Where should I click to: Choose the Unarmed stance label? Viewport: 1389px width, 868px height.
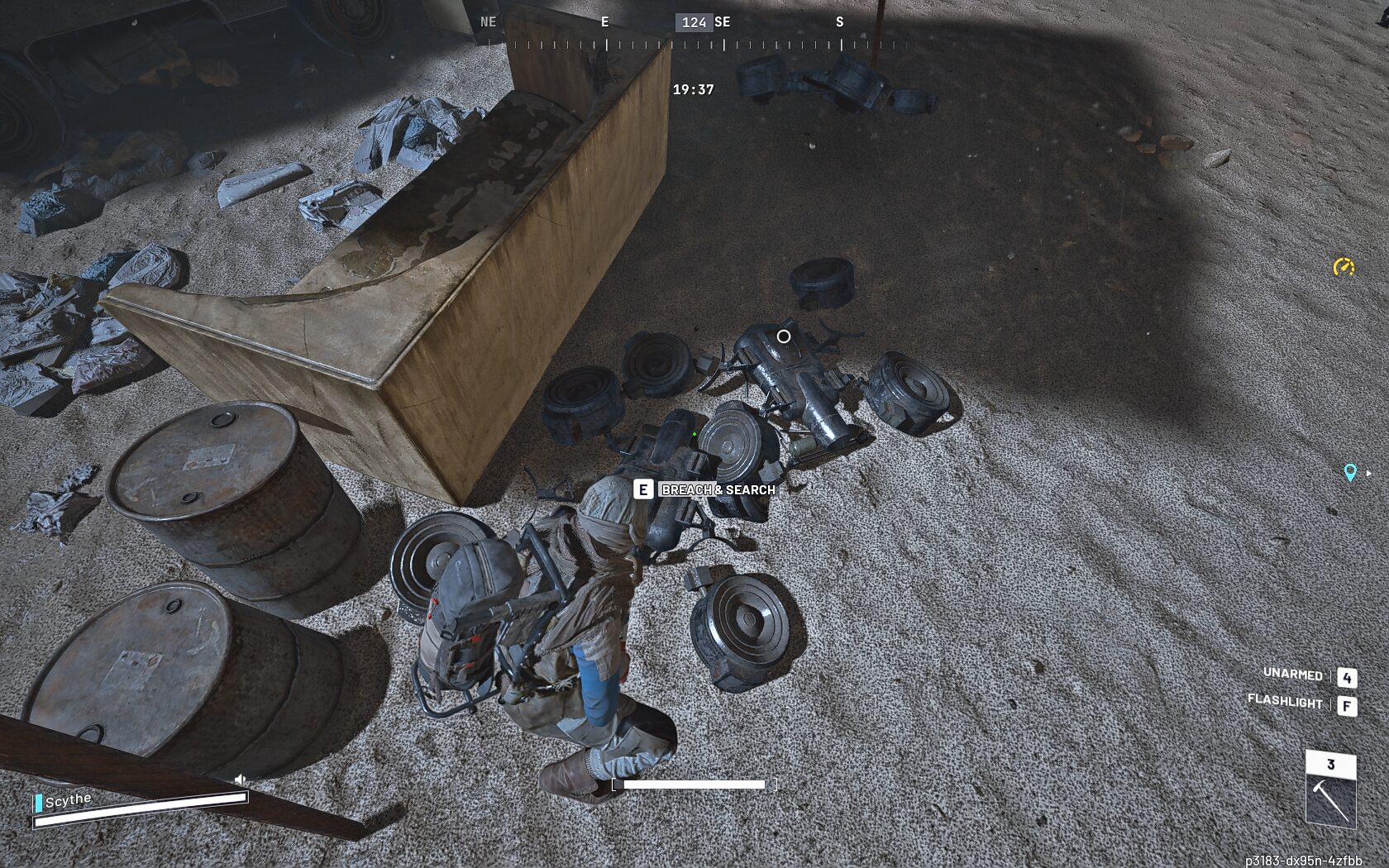(x=1292, y=675)
